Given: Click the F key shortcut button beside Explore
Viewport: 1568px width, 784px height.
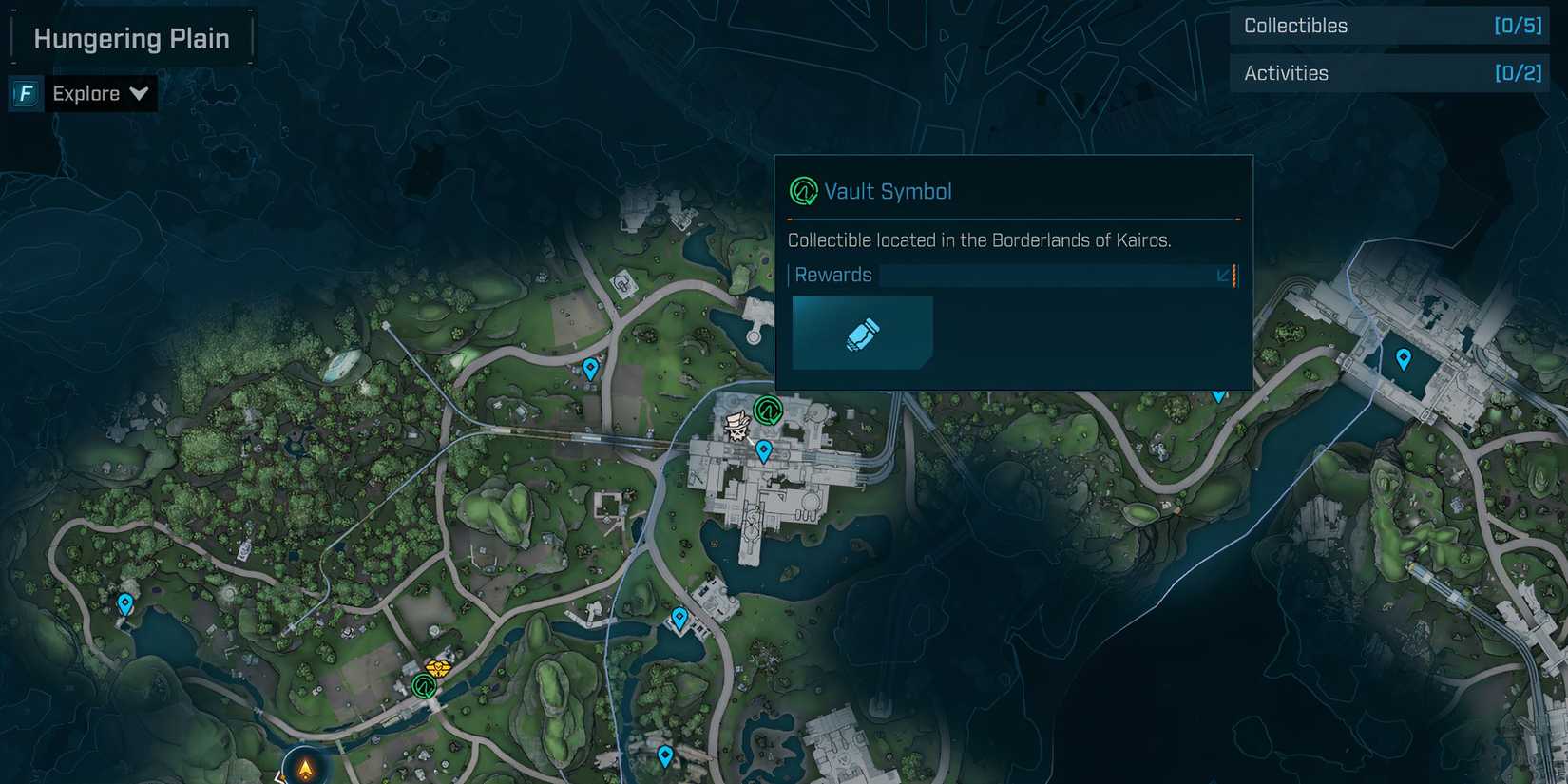Looking at the screenshot, I should (25, 93).
